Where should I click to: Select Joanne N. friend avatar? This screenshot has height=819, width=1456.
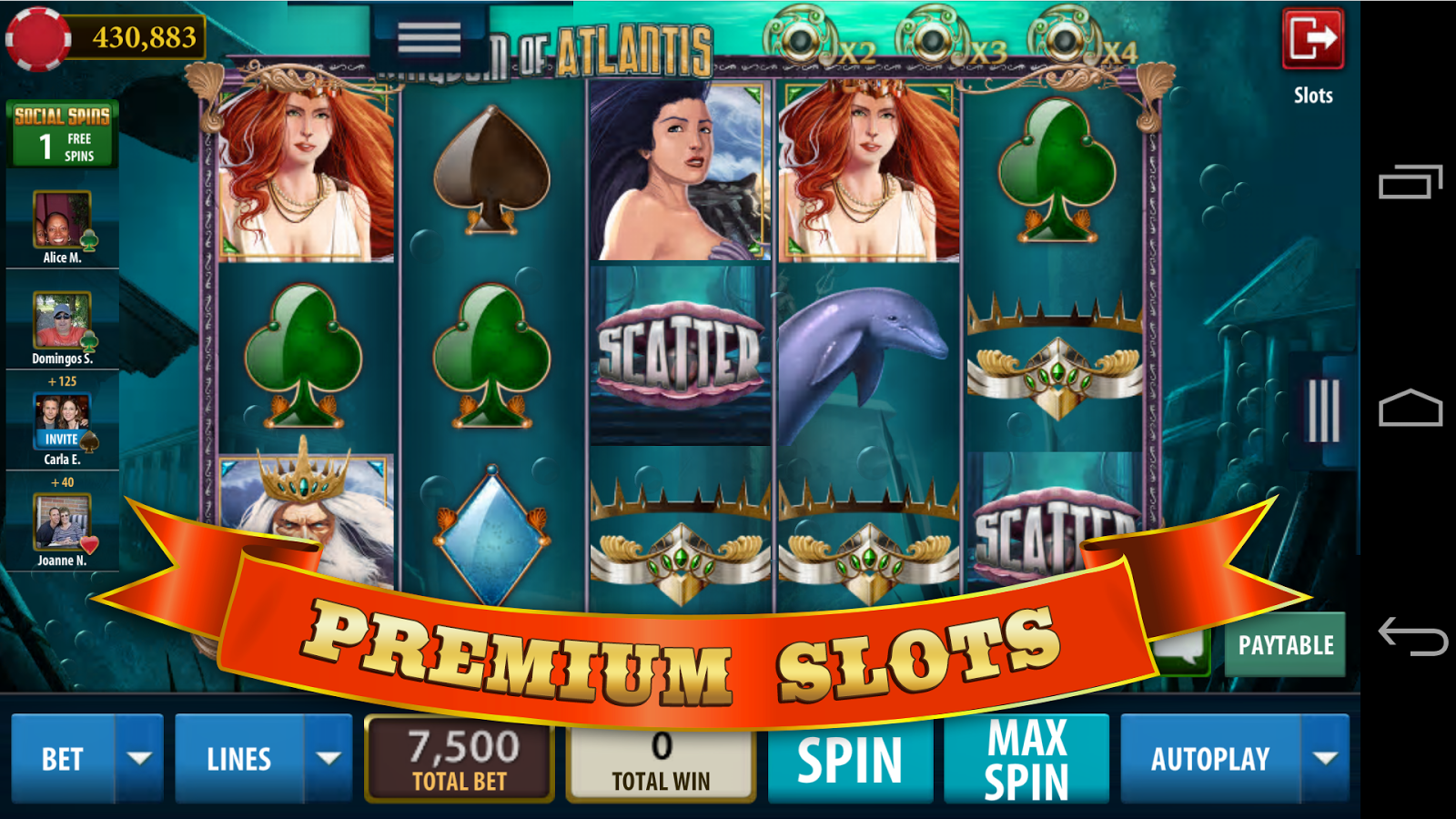(x=62, y=522)
